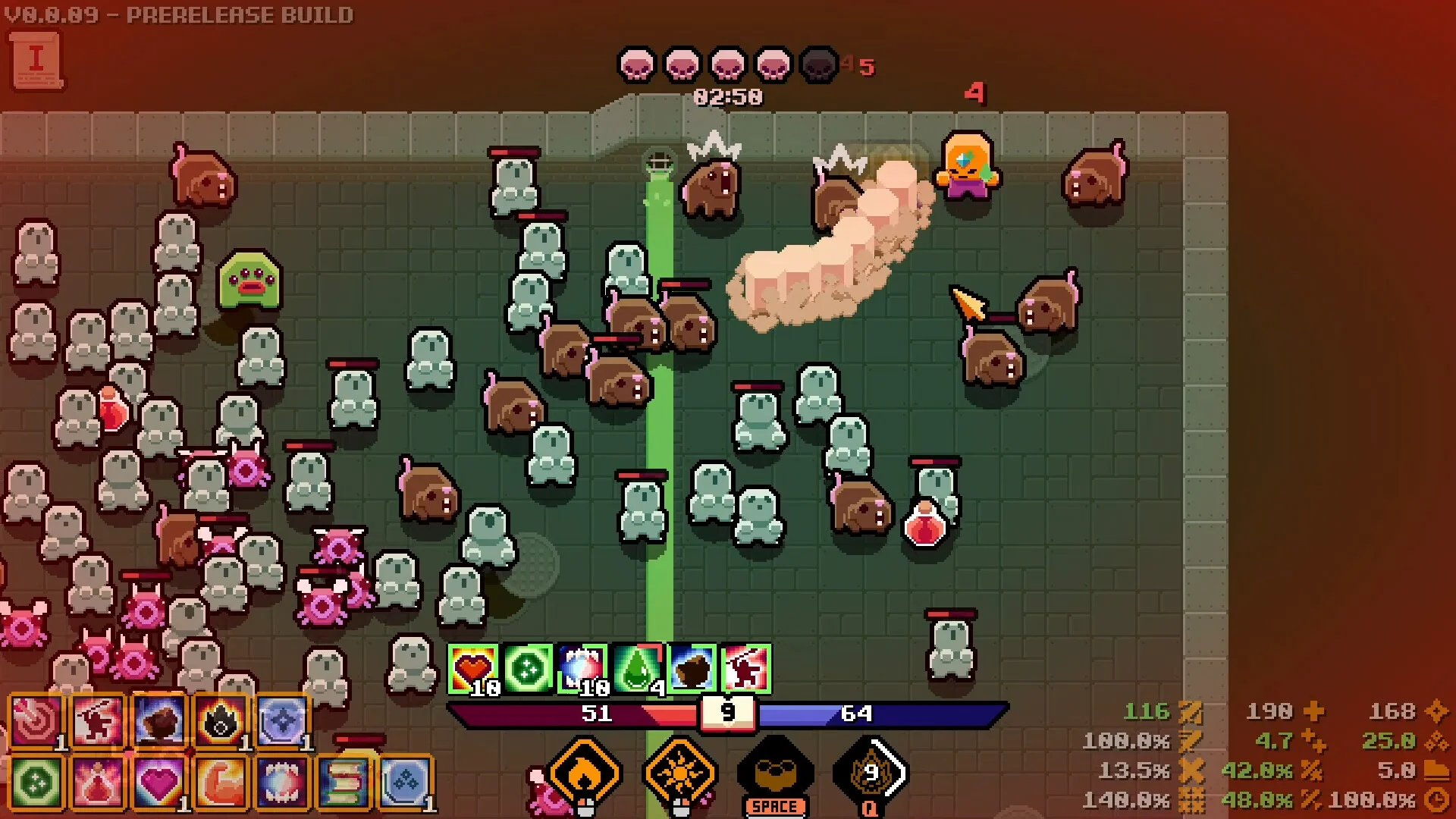1456x819 pixels.
Task: Select the pink heart item icon
Action: click(x=159, y=782)
